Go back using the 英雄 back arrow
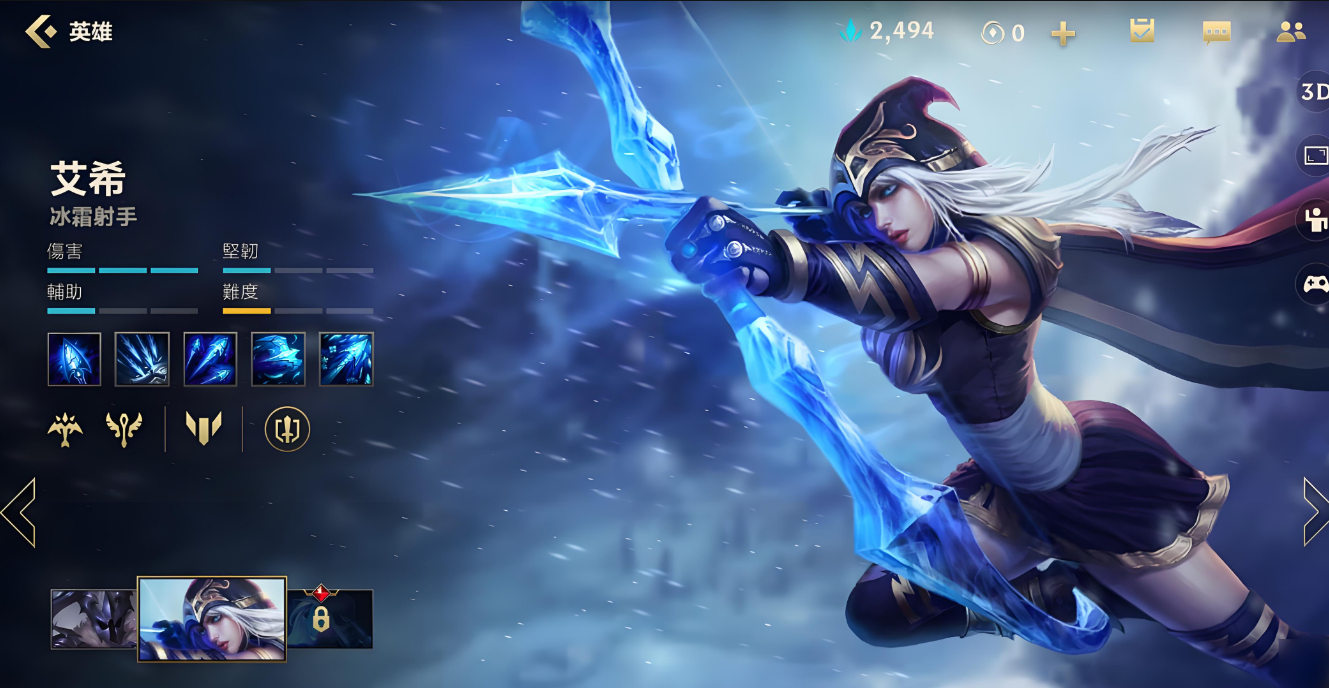1329x688 pixels. tap(40, 32)
